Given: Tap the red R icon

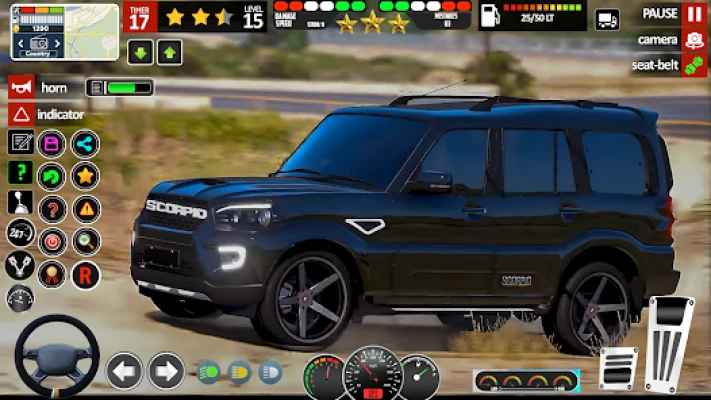Looking at the screenshot, I should [x=85, y=272].
